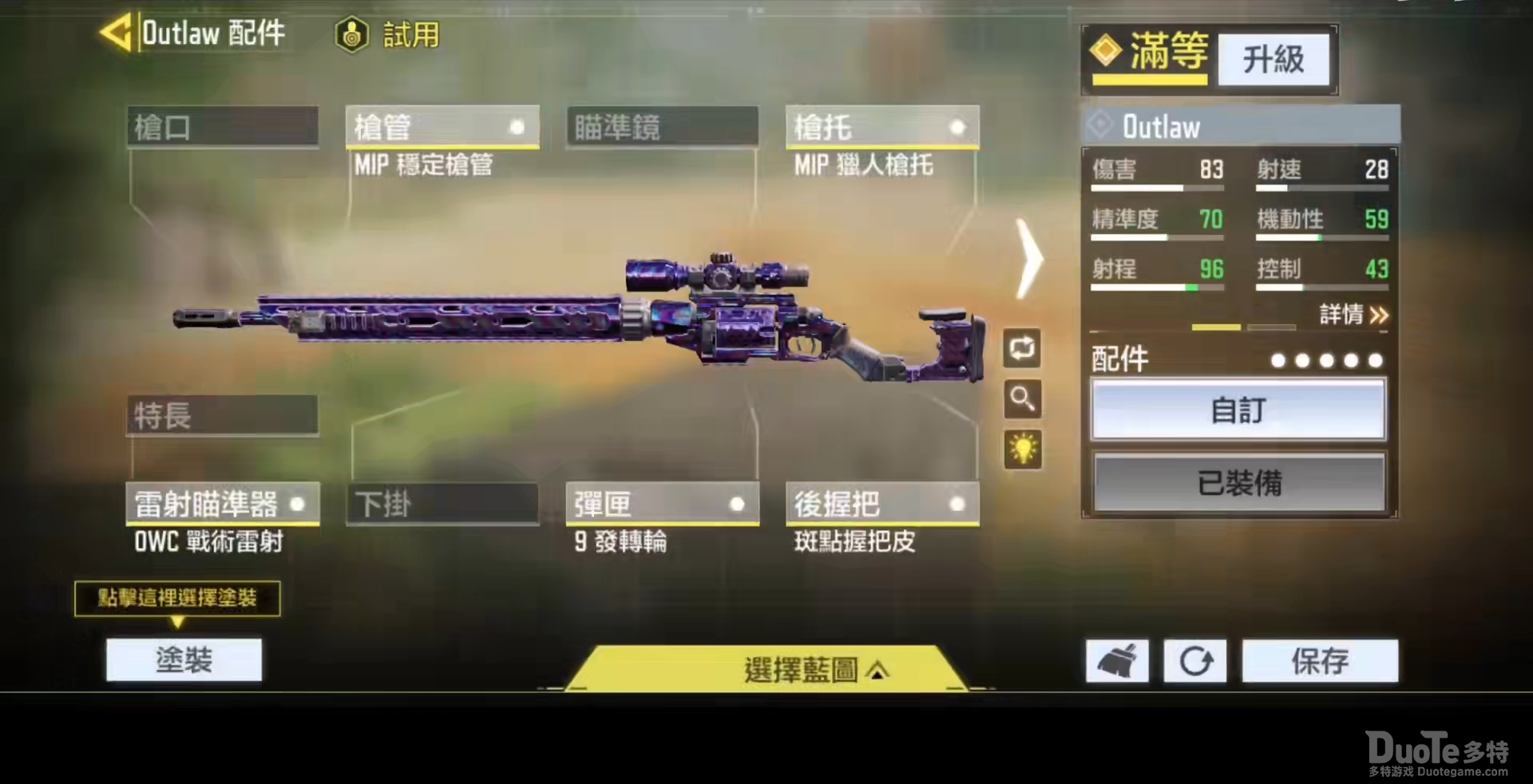
Task: Click the right chevron beside the weapon
Action: [x=1030, y=259]
